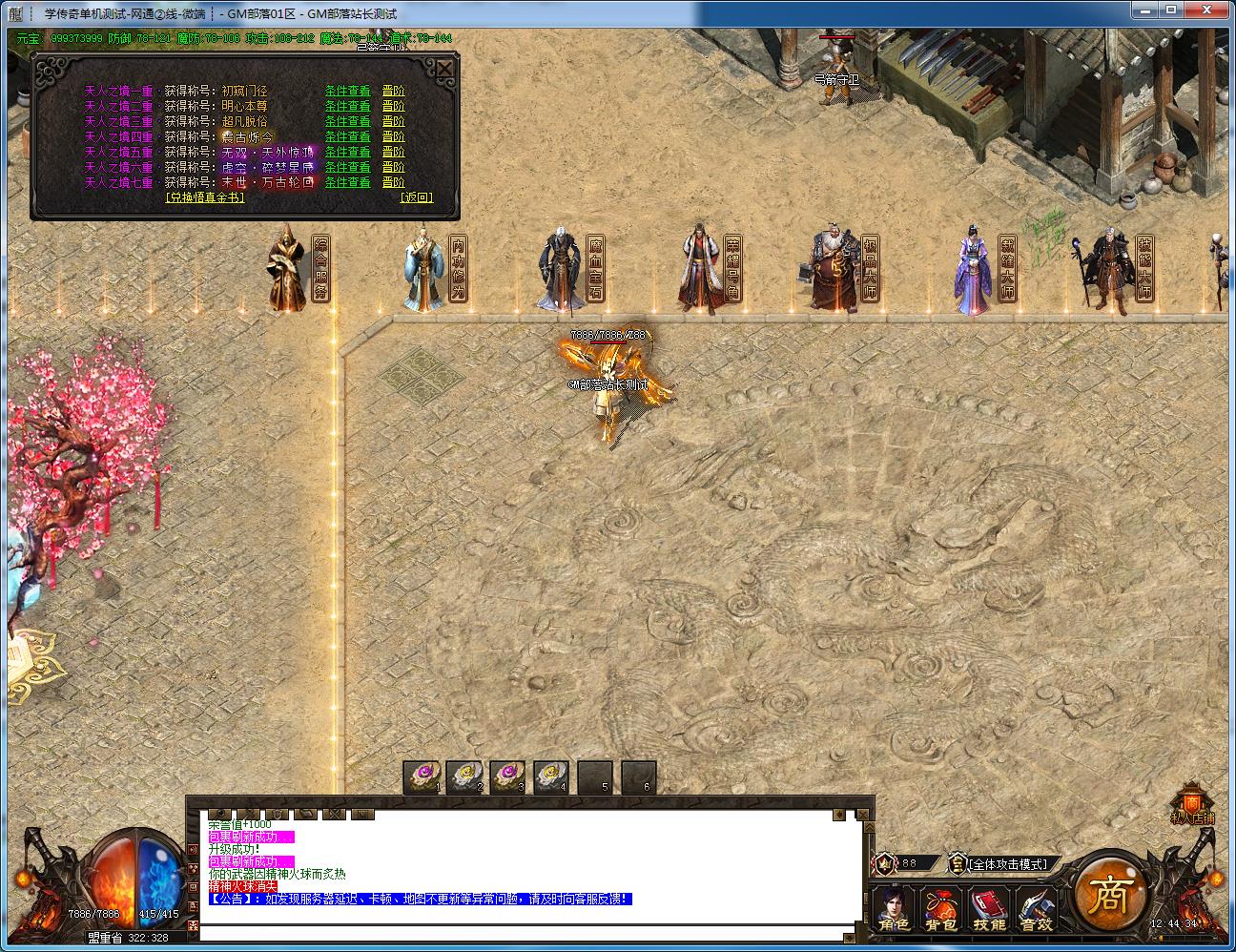Show the 技能 skills book
Screen dimensions: 1236x952
[988, 911]
